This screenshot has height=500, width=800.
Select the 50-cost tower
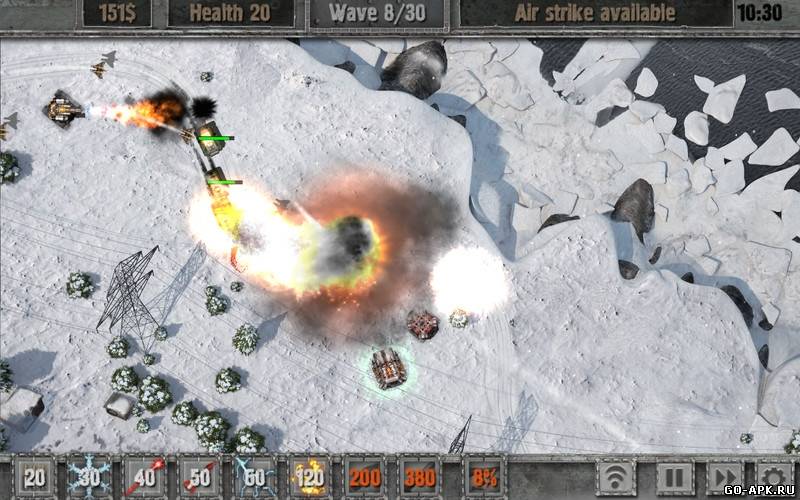point(200,477)
